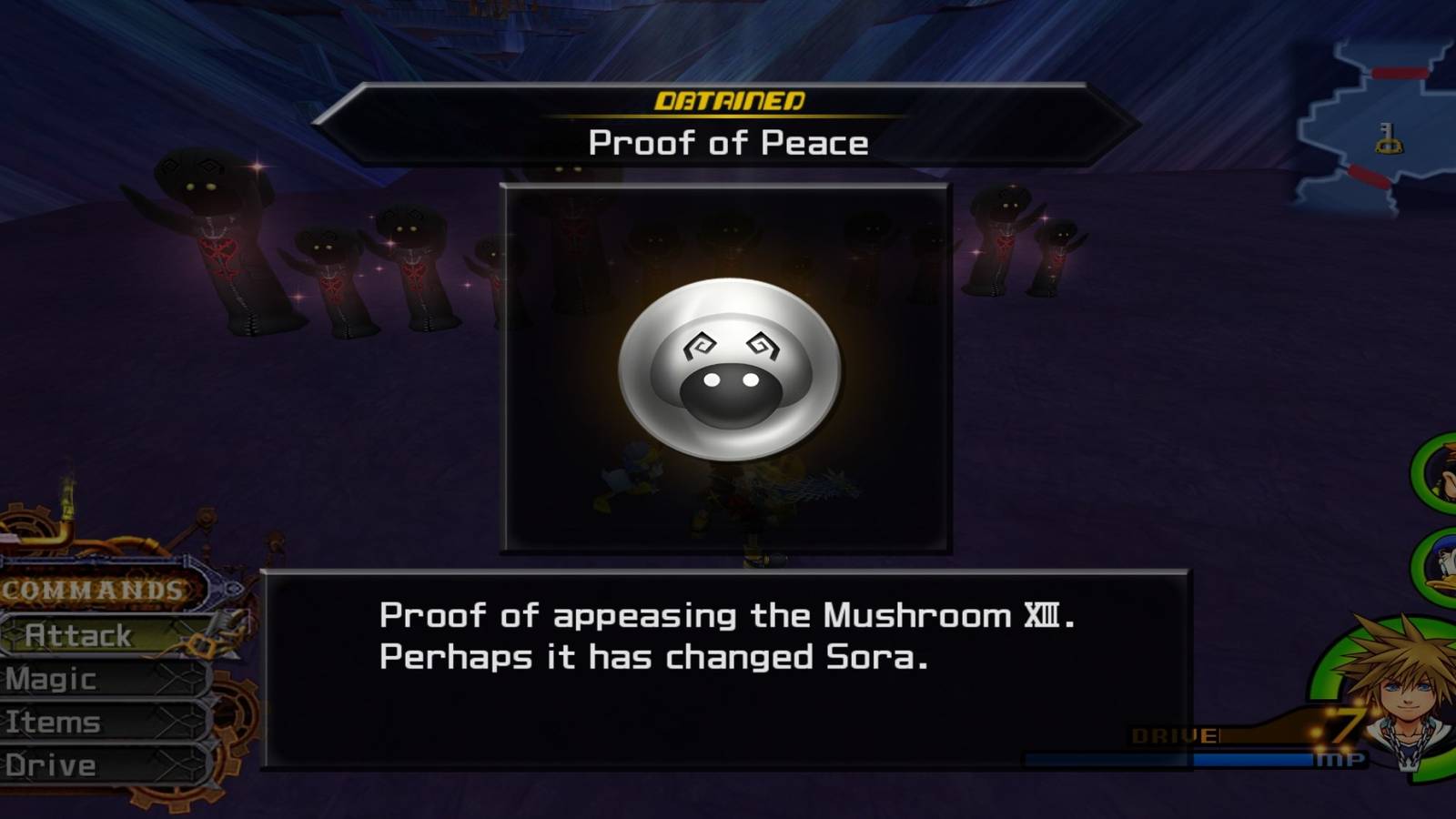Click the OBTAINED banner text
Screen dimensions: 1456x819
coord(728,100)
